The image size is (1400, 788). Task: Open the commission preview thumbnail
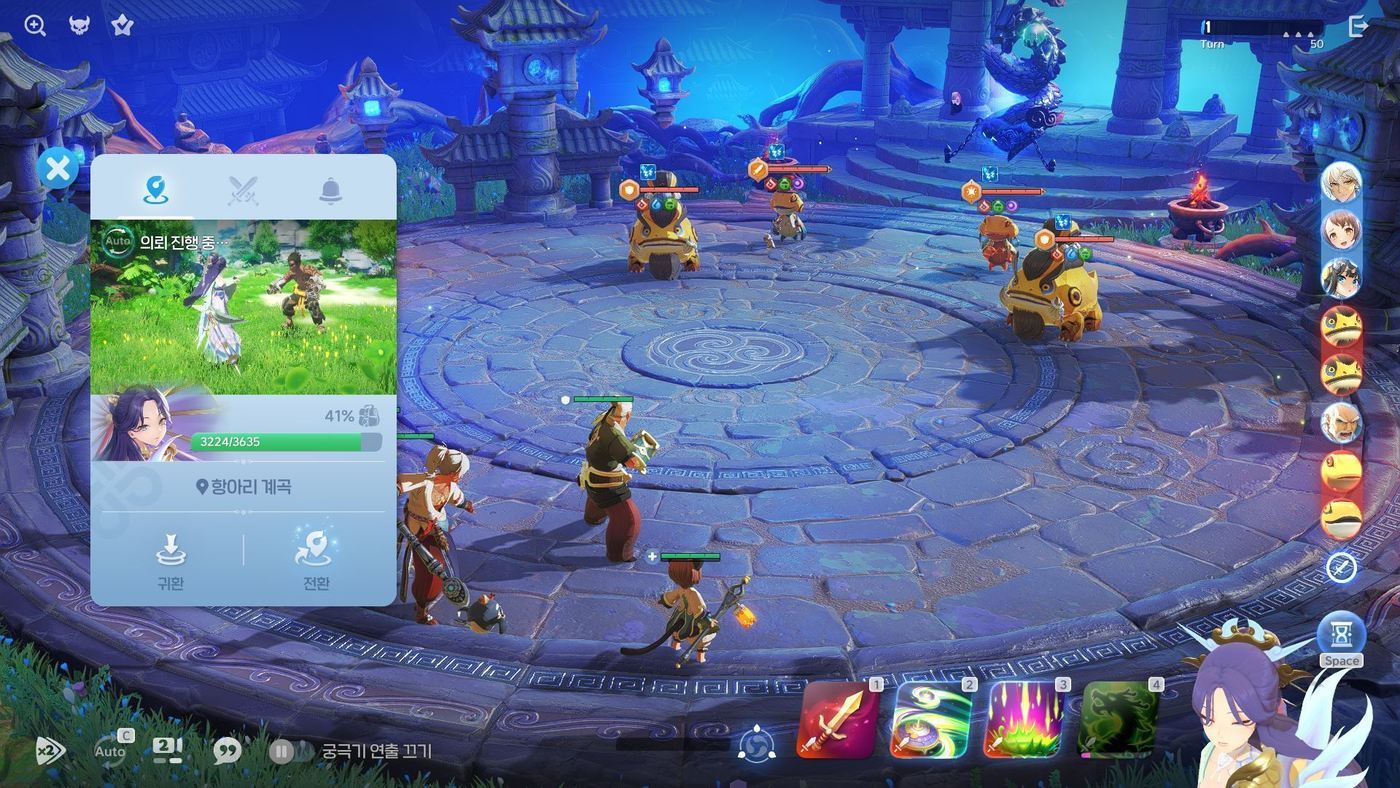pyautogui.click(x=244, y=307)
